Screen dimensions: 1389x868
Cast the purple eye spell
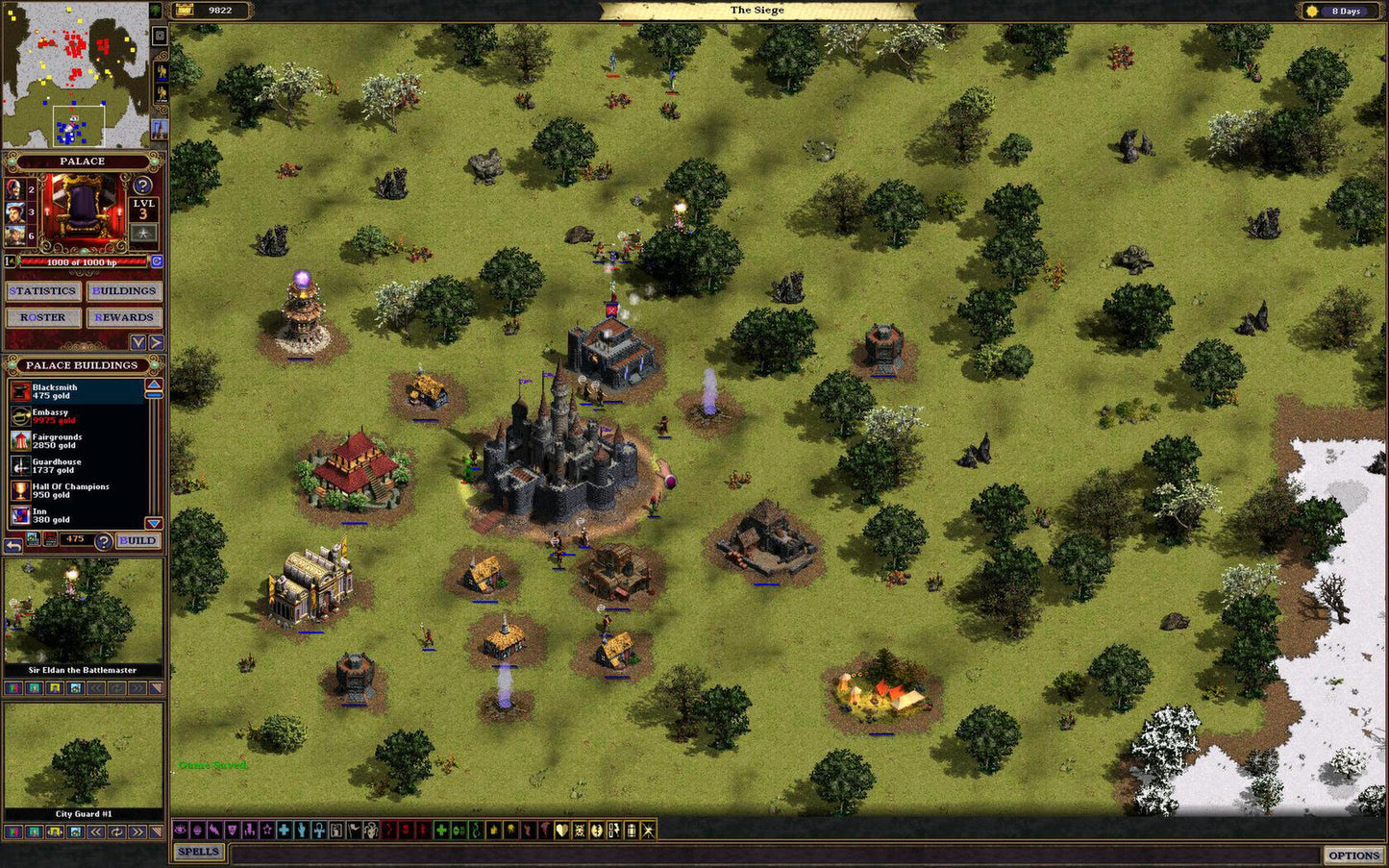[x=180, y=831]
